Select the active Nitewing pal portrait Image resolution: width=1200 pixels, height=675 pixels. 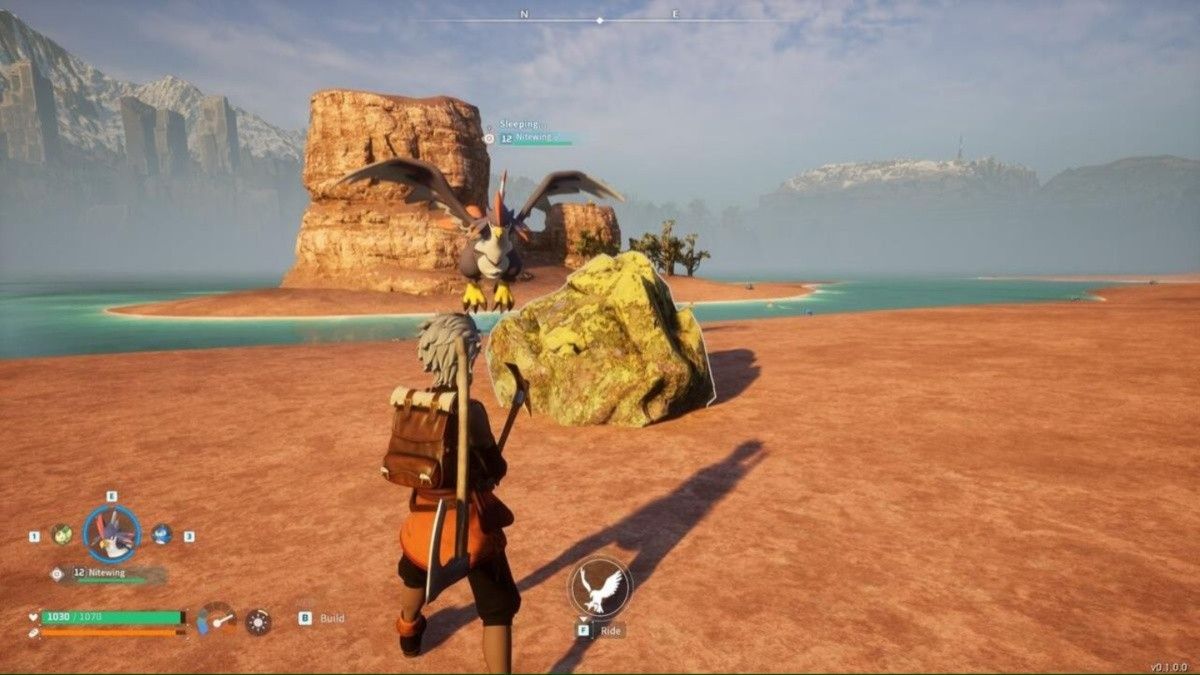(111, 534)
